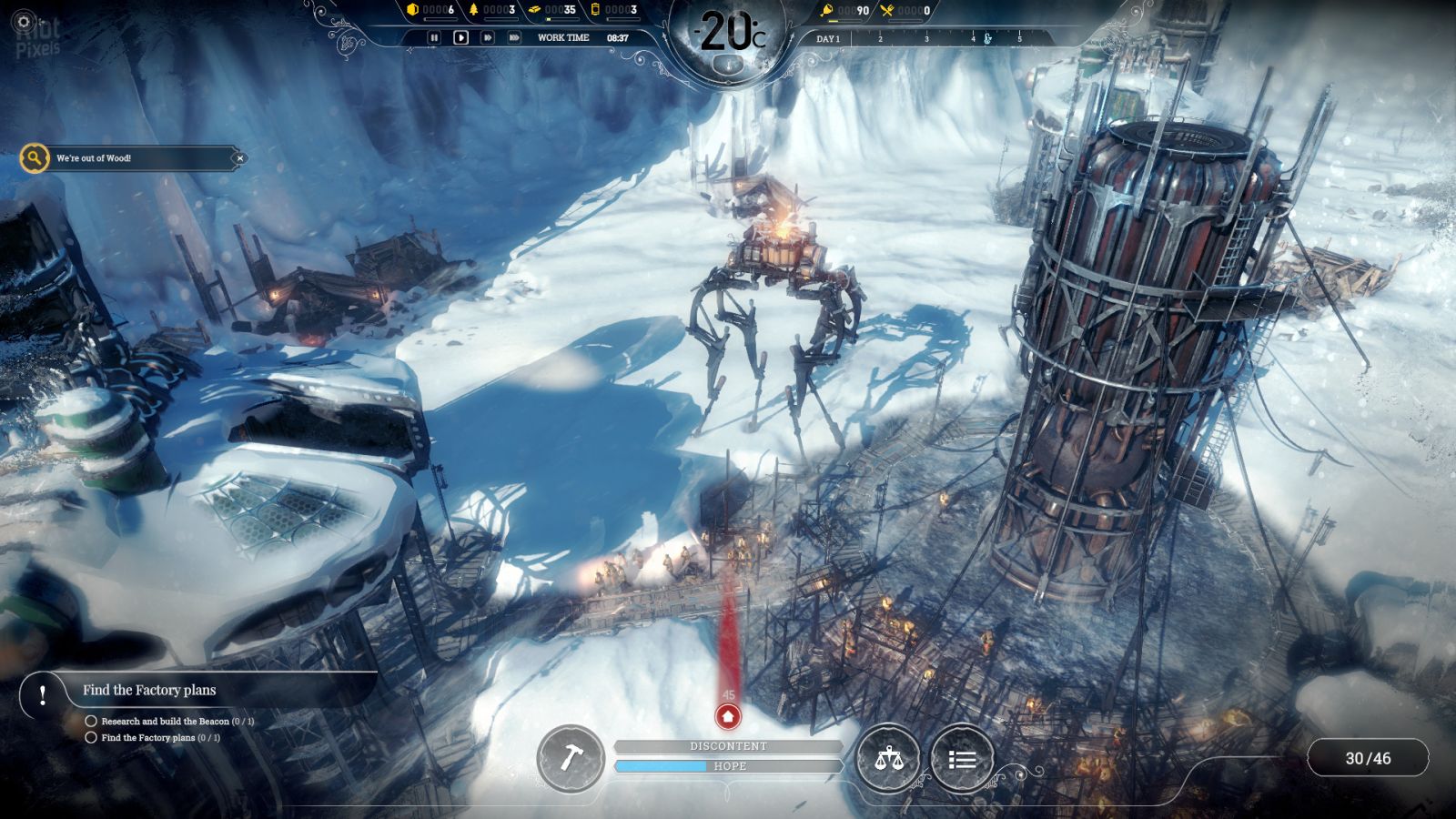Screen dimensions: 1456x819
Task: Set the game to normal play speed
Action: (x=460, y=37)
